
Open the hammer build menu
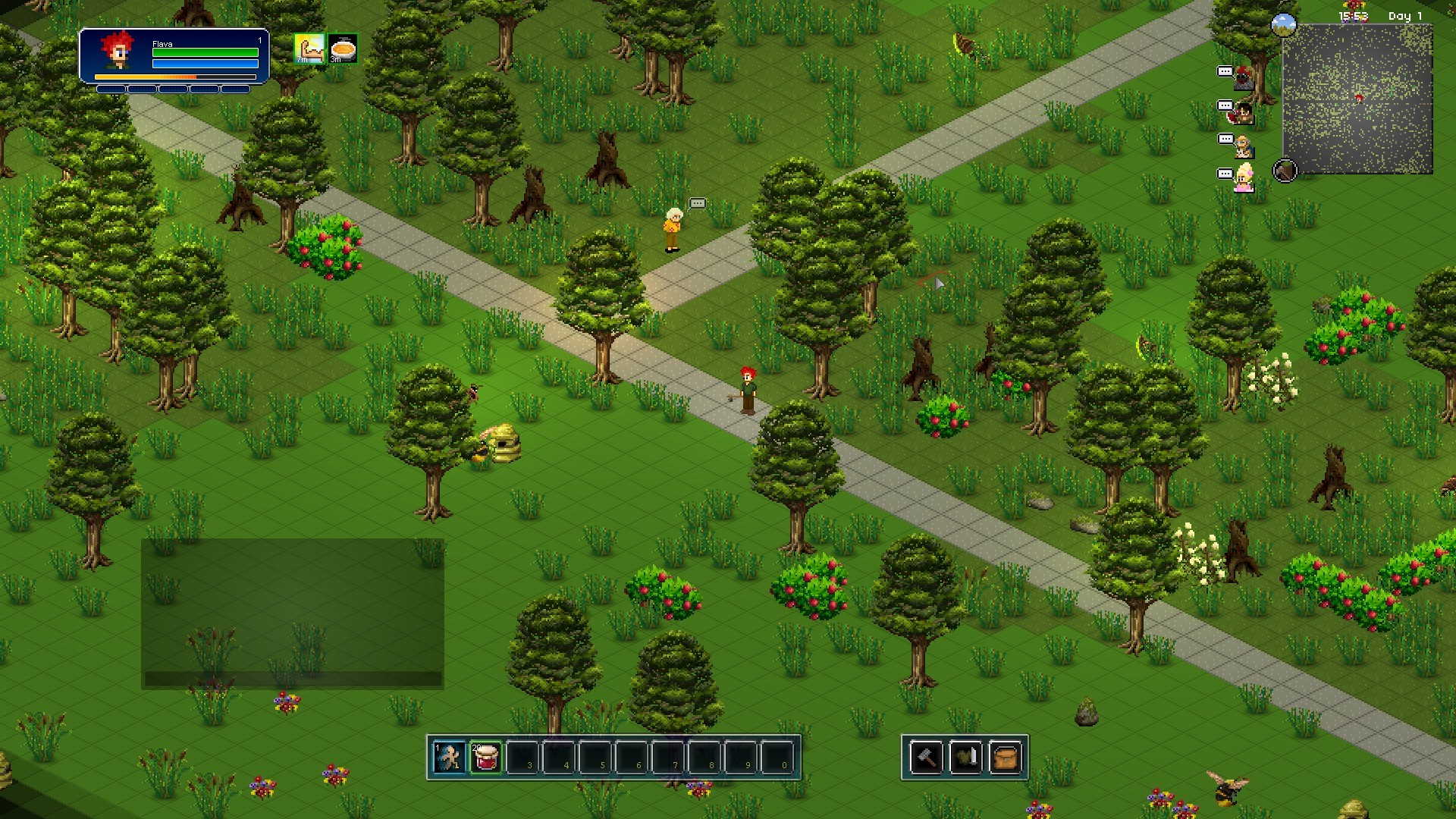pos(927,757)
